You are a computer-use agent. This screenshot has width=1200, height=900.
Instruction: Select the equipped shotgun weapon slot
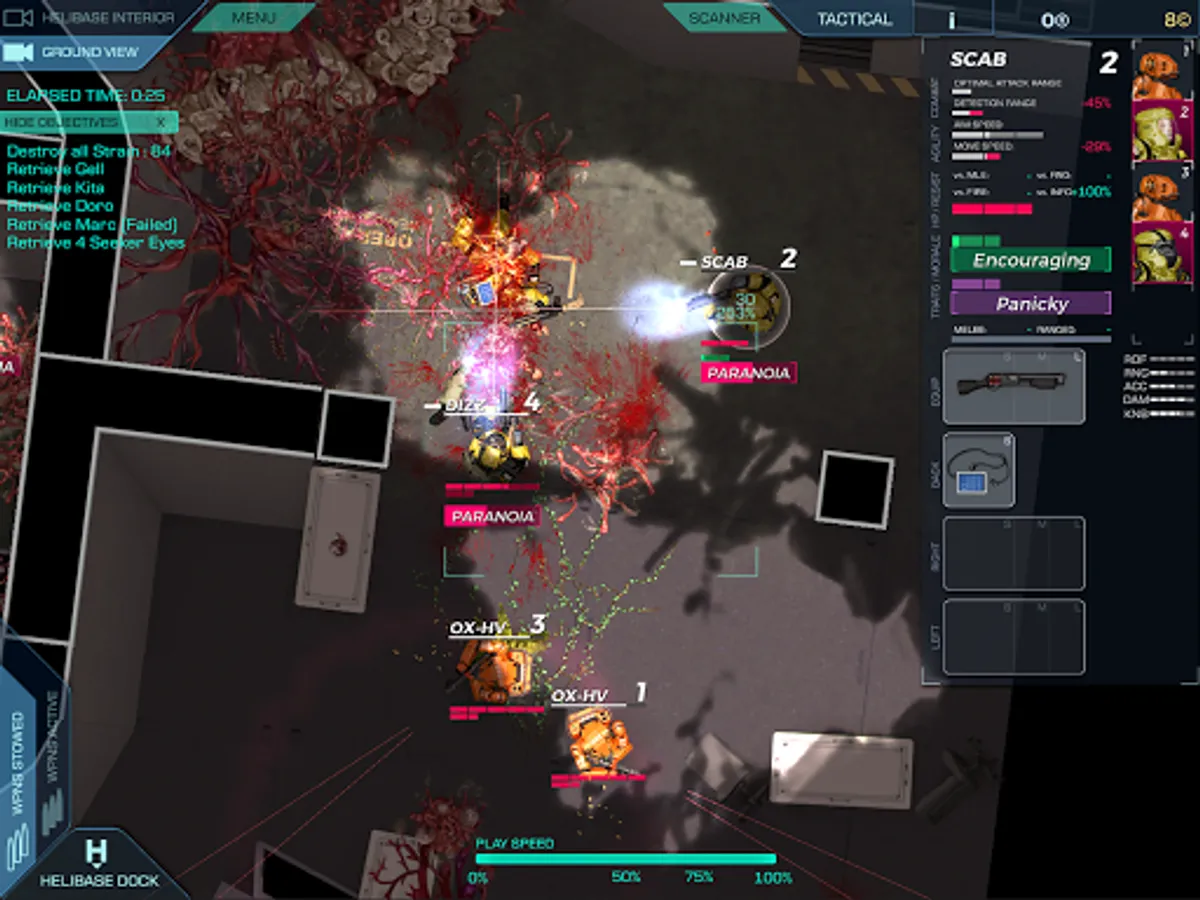click(1013, 386)
